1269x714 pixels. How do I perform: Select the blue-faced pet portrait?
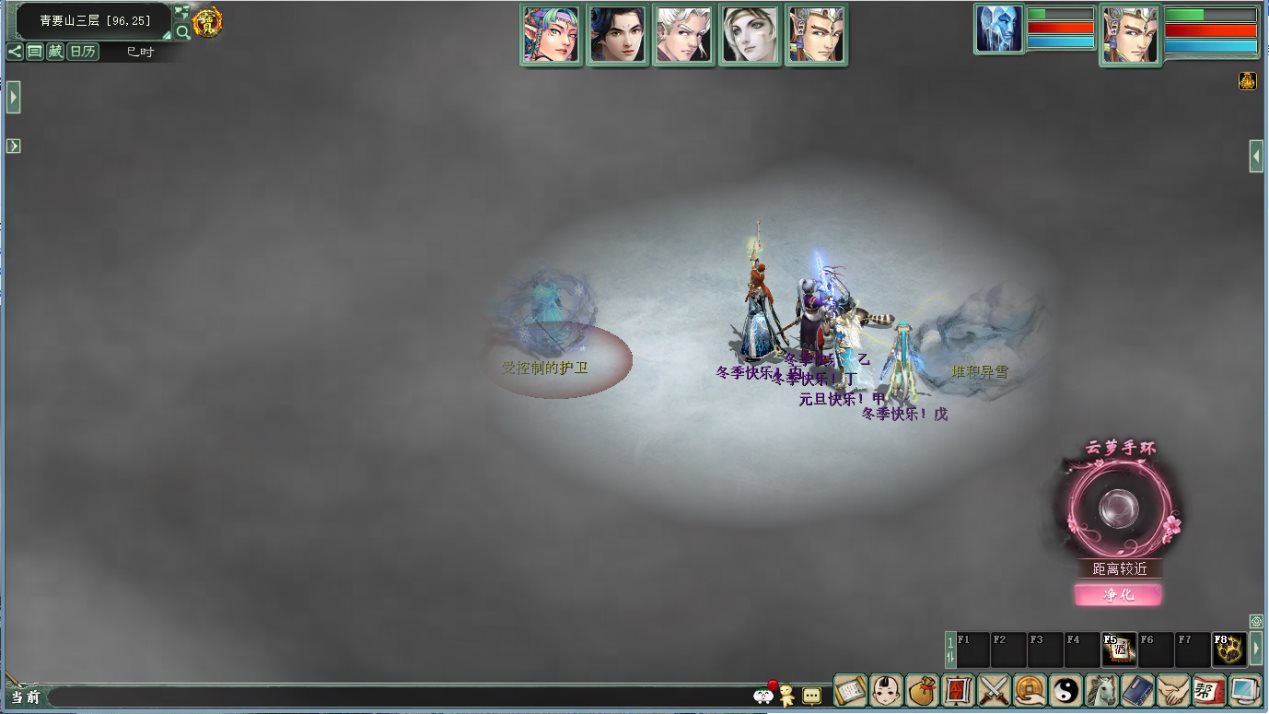[999, 29]
